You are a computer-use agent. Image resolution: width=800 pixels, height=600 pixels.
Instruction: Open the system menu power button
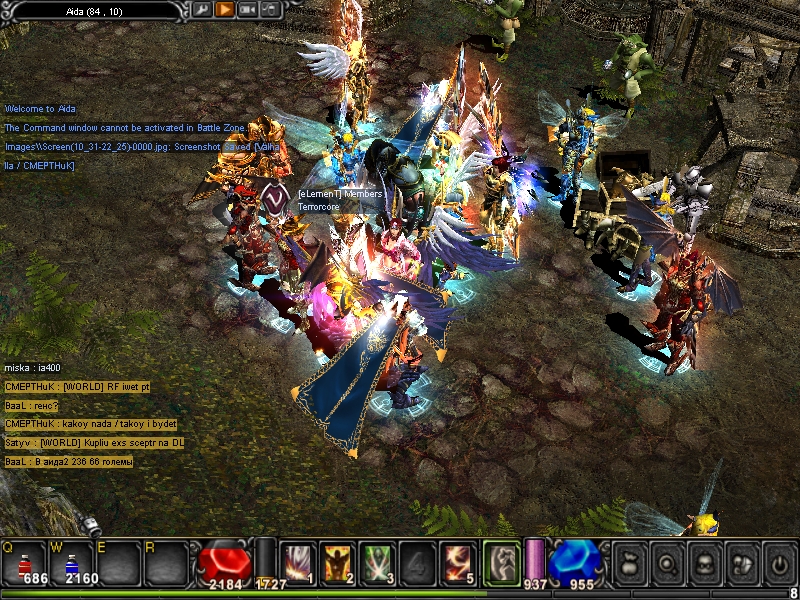pos(777,564)
